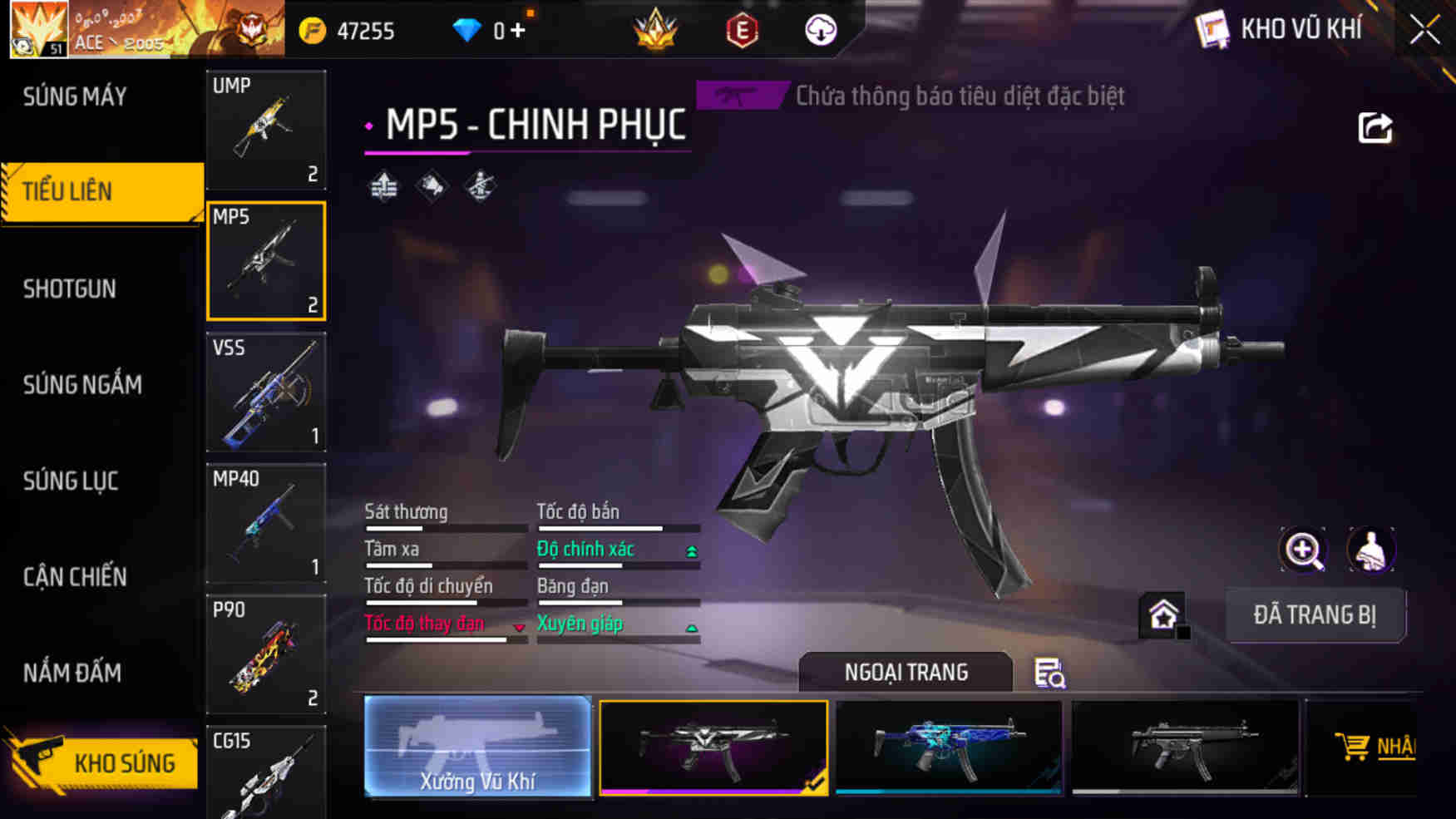The height and width of the screenshot is (819, 1456).
Task: Select the SÚNG MÁY category
Action: pyautogui.click(x=75, y=96)
